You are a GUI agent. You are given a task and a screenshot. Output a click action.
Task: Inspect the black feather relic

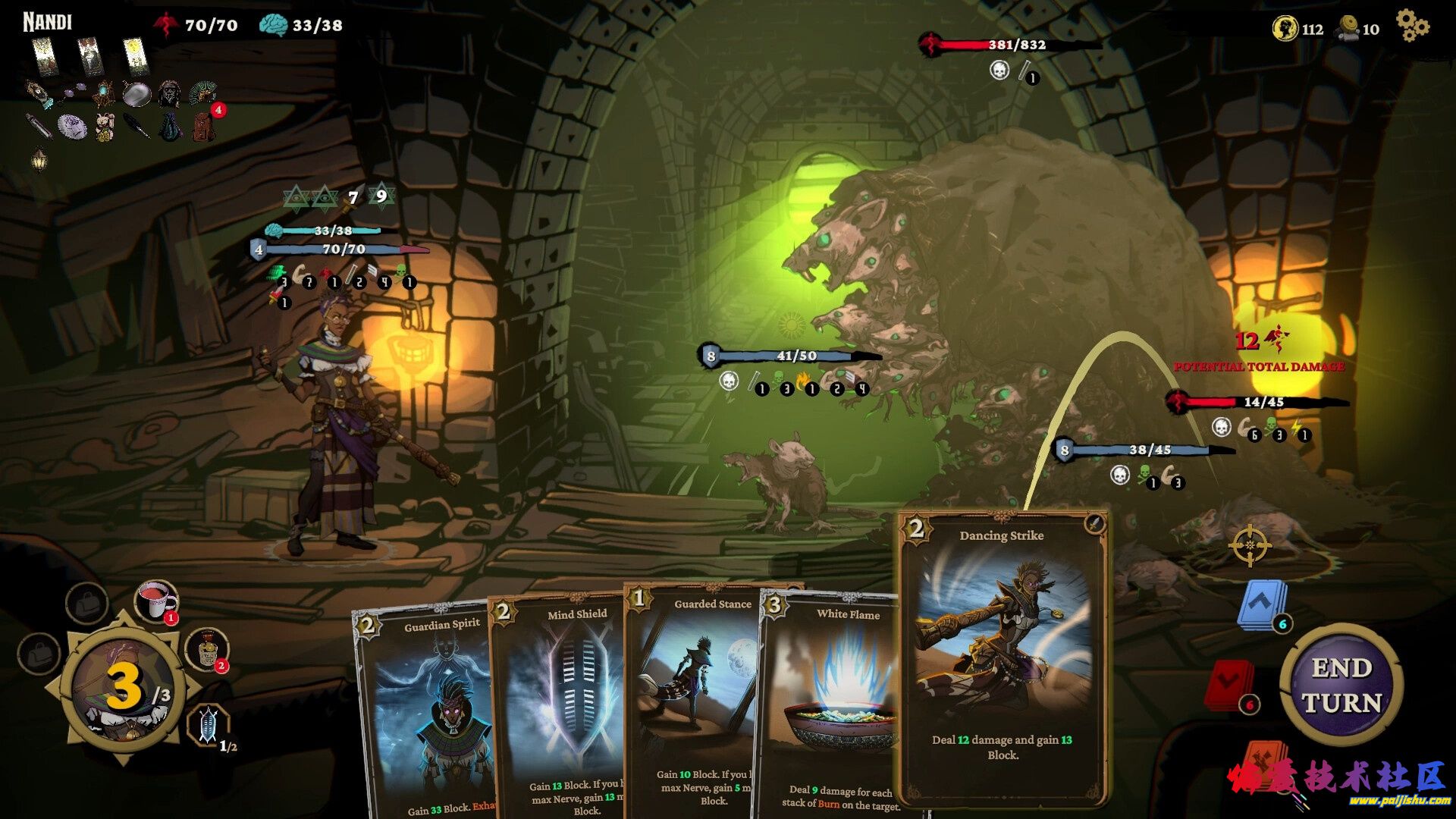click(x=137, y=126)
